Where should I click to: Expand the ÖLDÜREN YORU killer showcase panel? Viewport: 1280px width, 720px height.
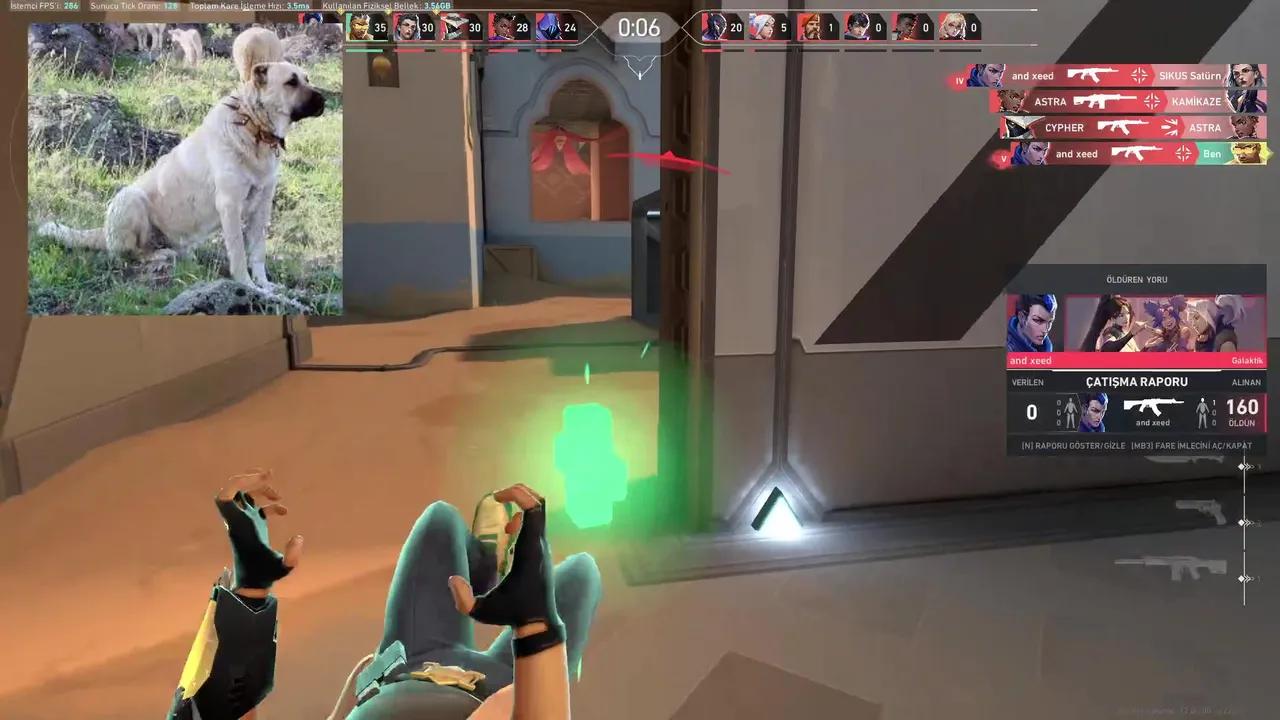click(x=1137, y=280)
